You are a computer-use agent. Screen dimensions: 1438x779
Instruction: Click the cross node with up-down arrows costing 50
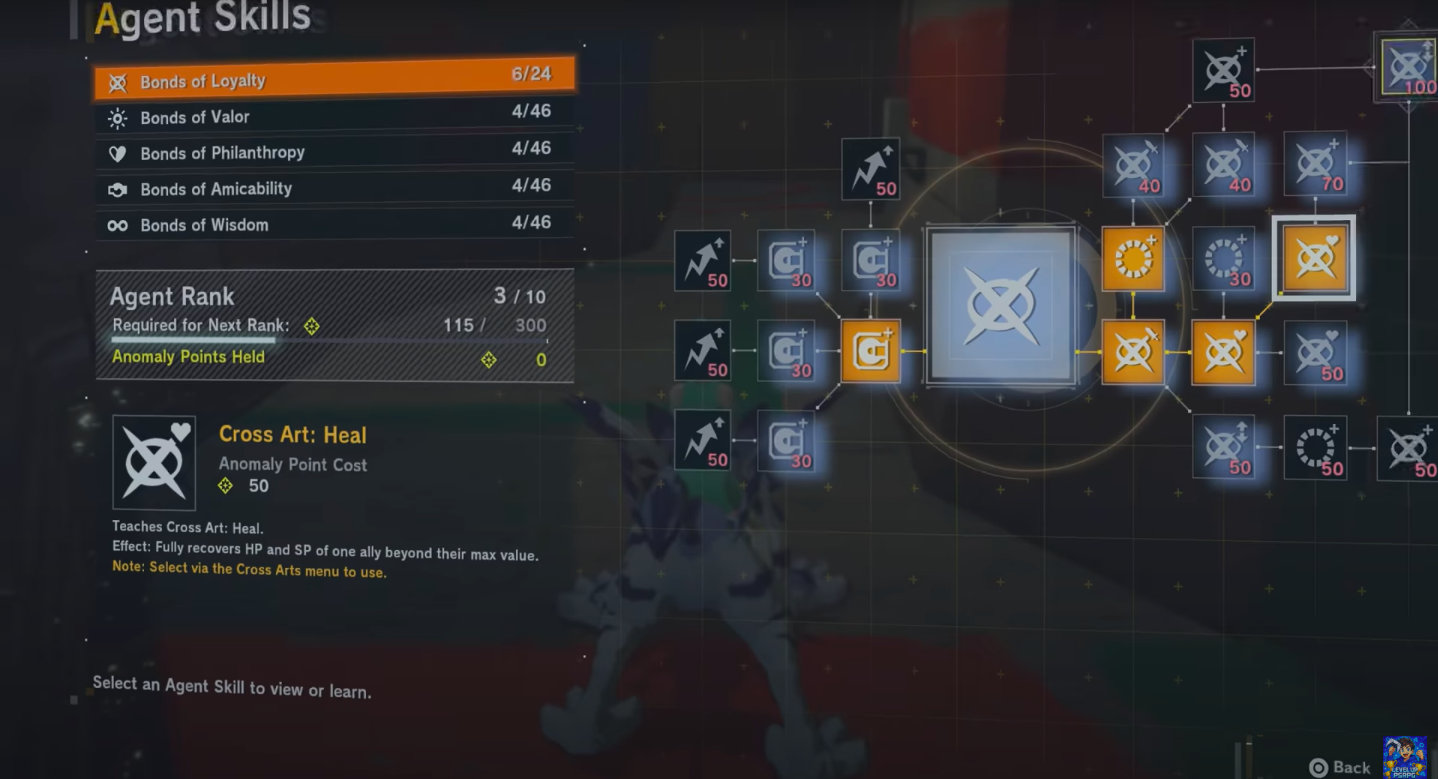coord(1224,449)
